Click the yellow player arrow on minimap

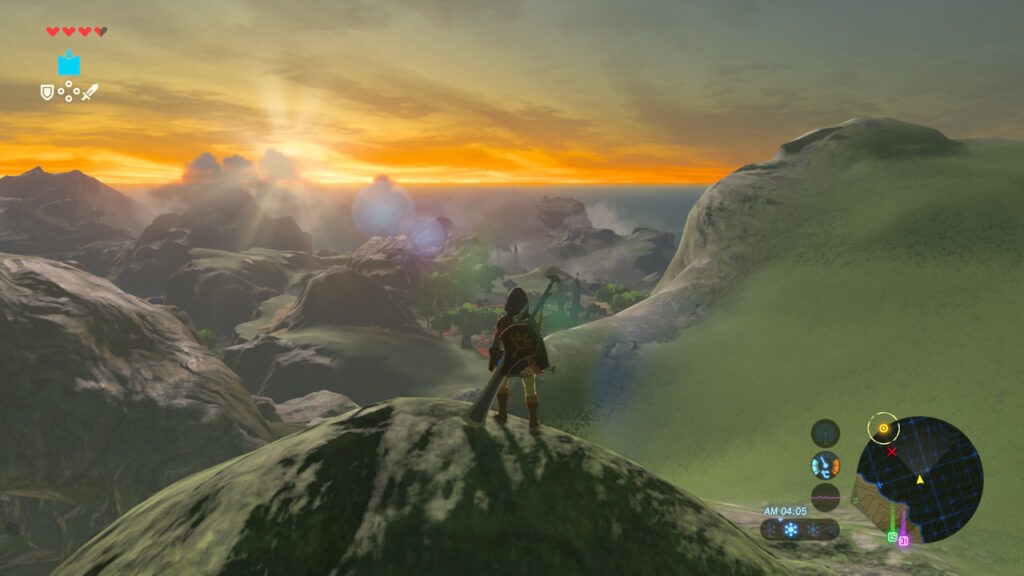(920, 480)
